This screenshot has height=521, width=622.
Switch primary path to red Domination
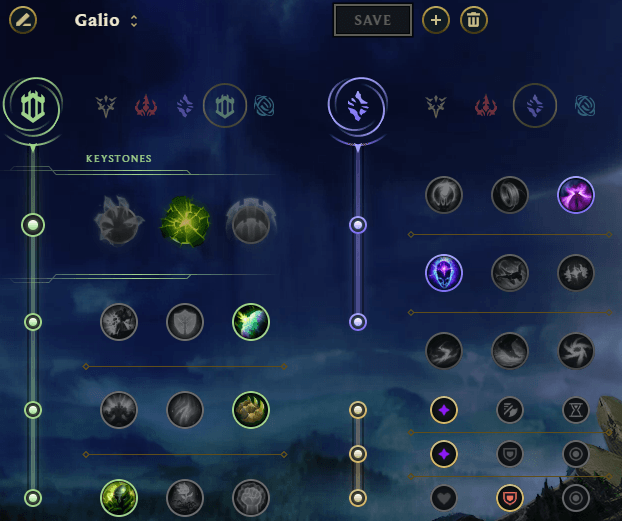[x=147, y=105]
